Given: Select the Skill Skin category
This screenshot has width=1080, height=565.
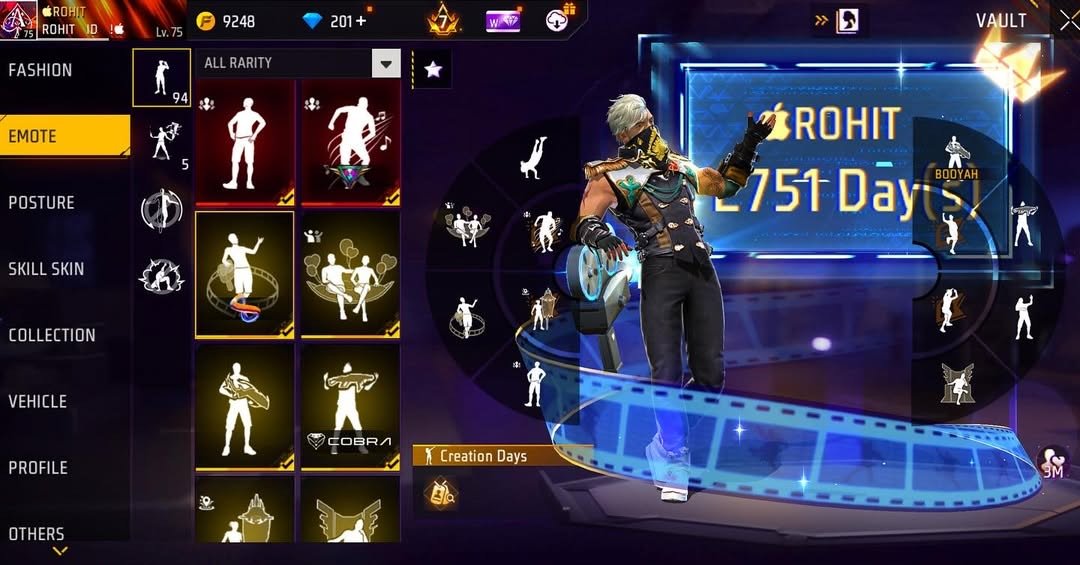Looking at the screenshot, I should tap(46, 268).
